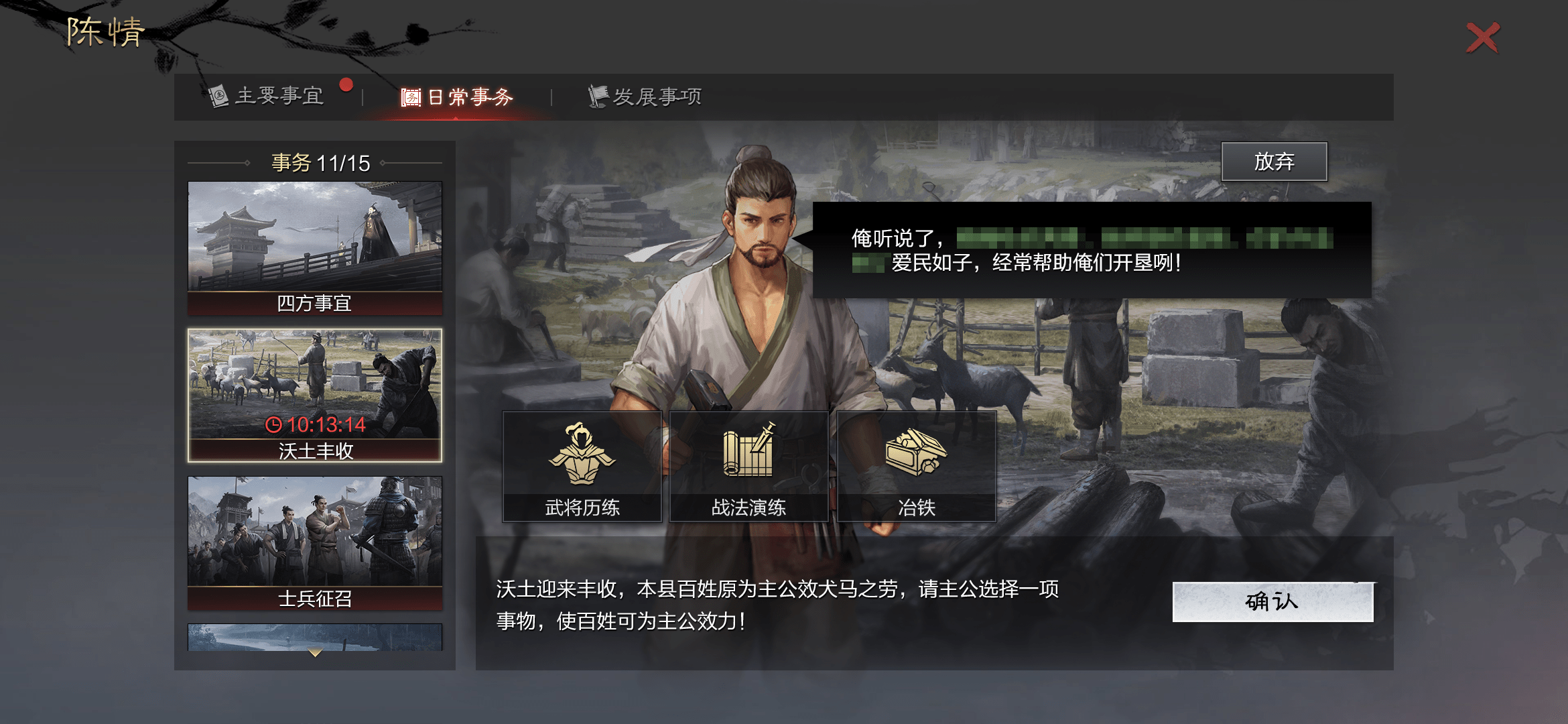The height and width of the screenshot is (724, 1568).
Task: Click the clock icon on the countdown timer
Action: click(273, 424)
